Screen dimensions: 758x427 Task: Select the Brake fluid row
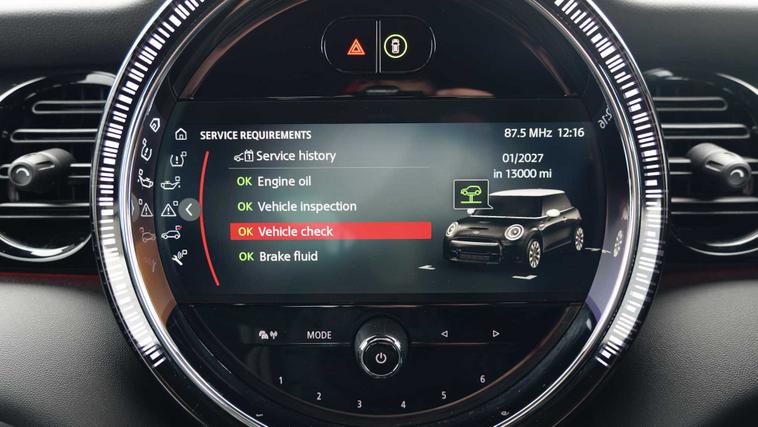[x=287, y=257]
